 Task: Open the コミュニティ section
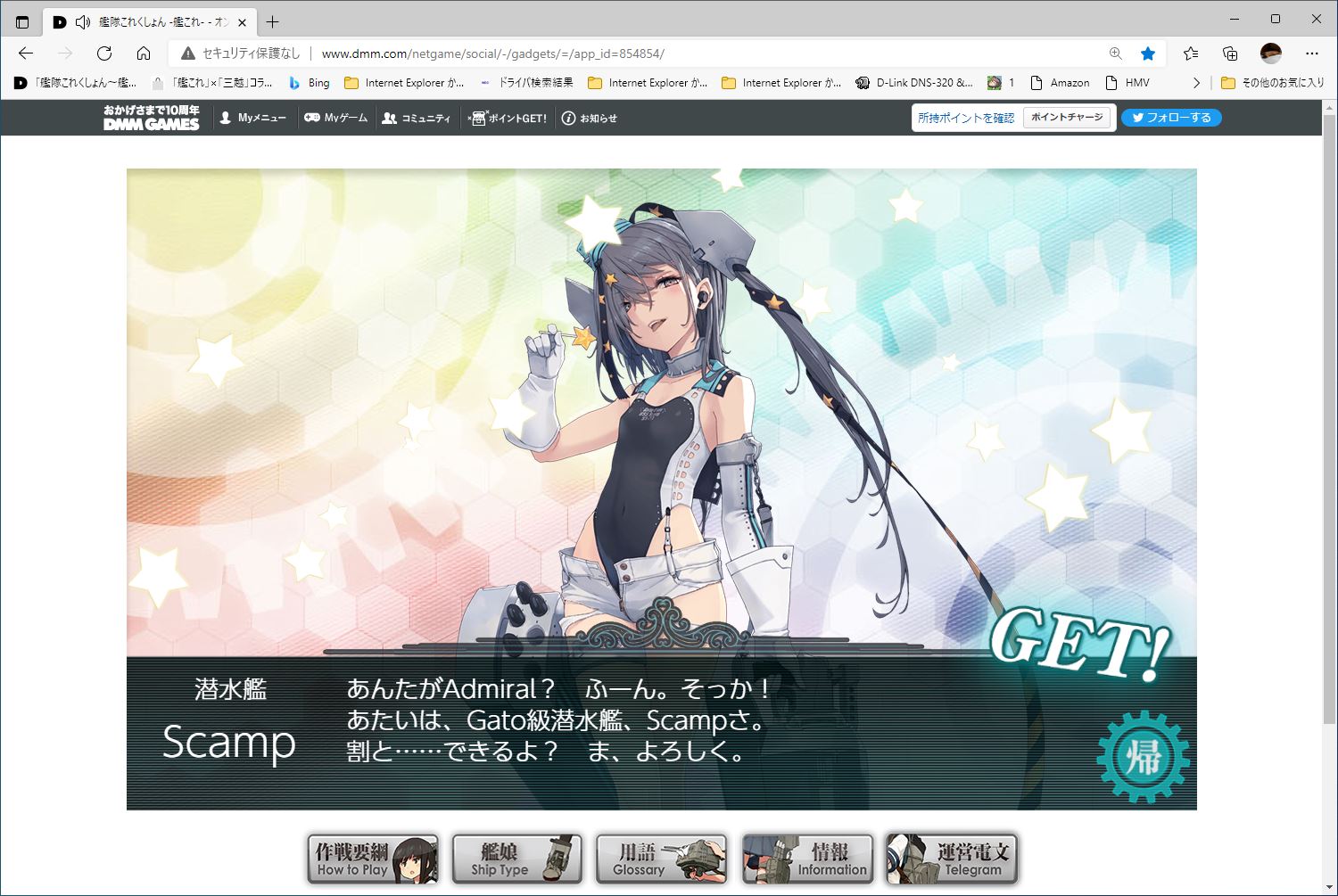coord(417,117)
